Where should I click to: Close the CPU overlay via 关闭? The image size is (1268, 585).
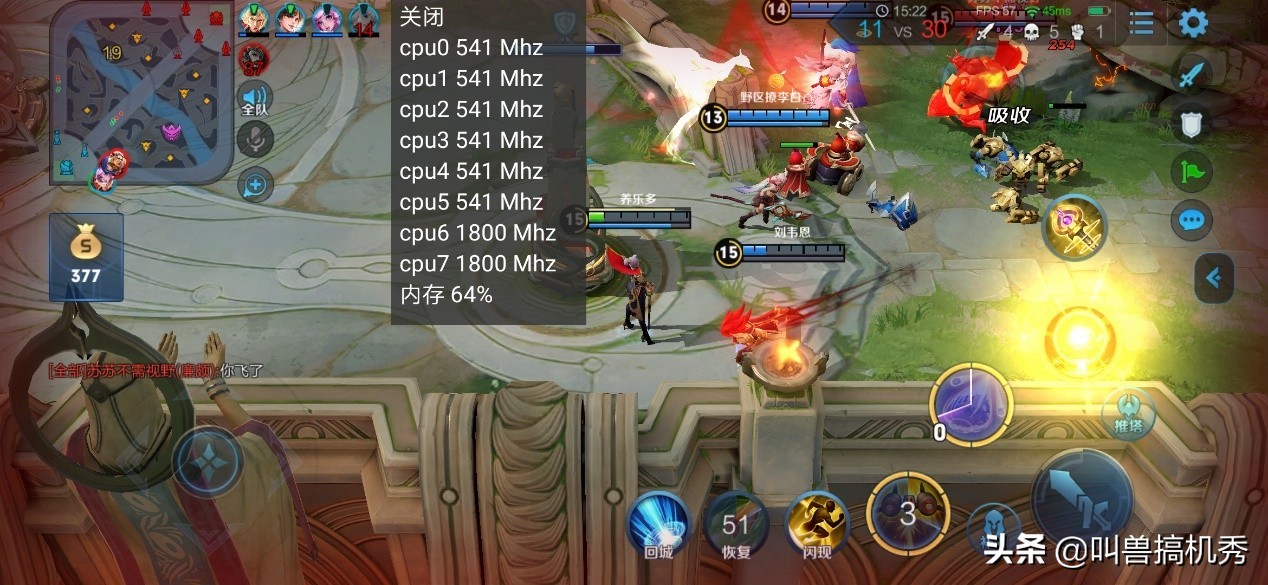click(421, 17)
